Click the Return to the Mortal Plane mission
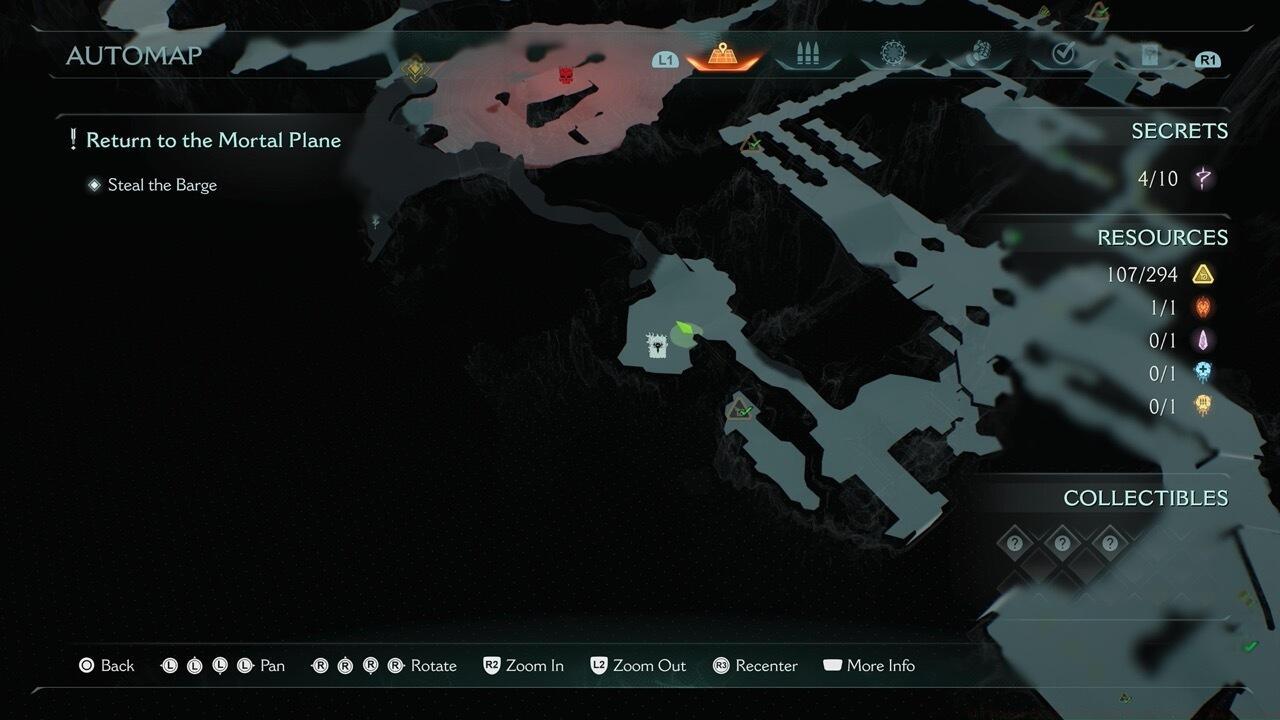The width and height of the screenshot is (1280, 720). (x=213, y=140)
